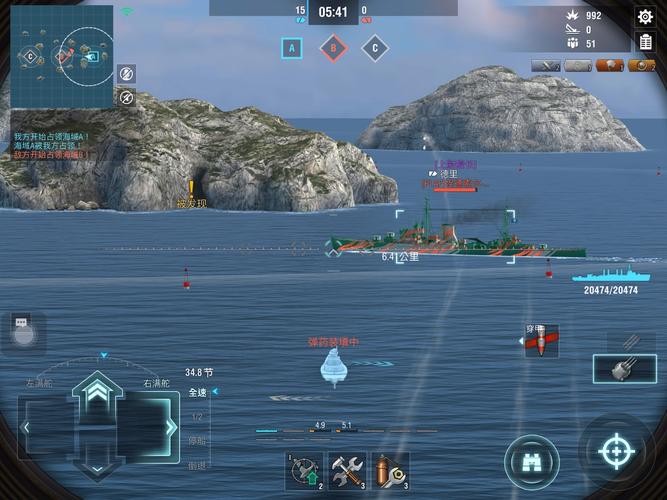Switch to the armor-piercing shell type
The image size is (667, 500).
541,341
